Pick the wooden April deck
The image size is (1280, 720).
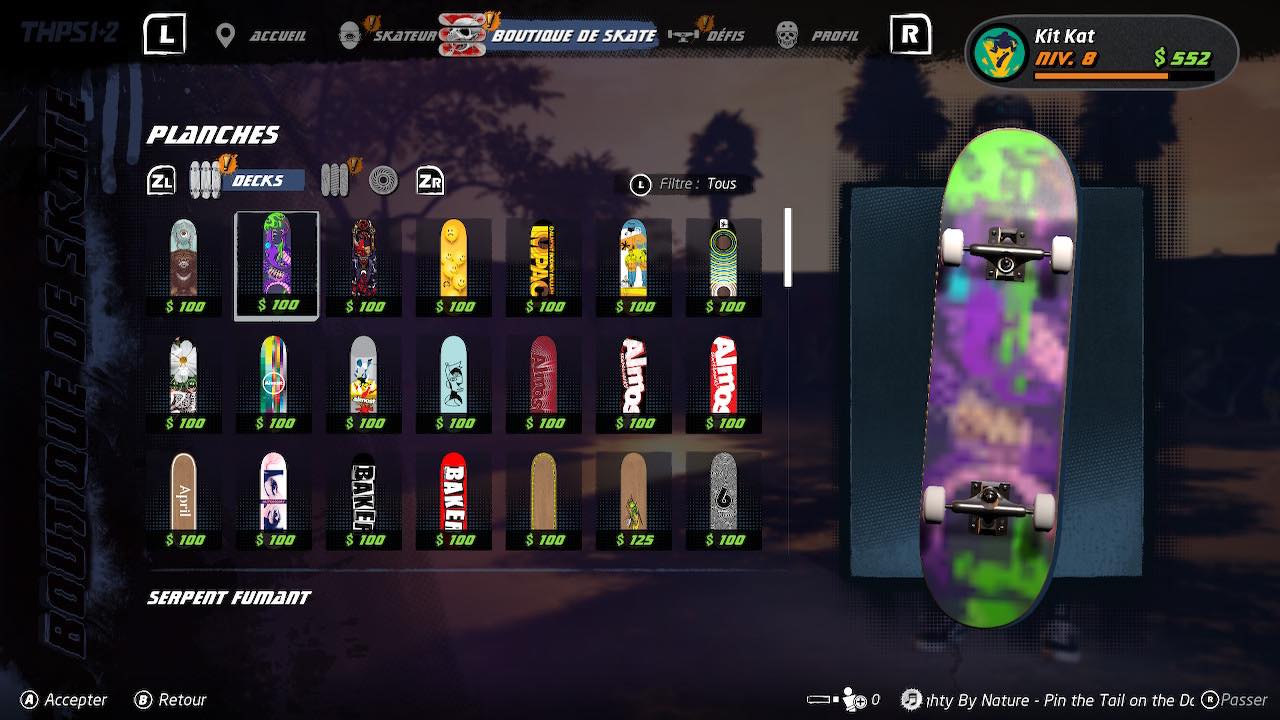pos(183,499)
